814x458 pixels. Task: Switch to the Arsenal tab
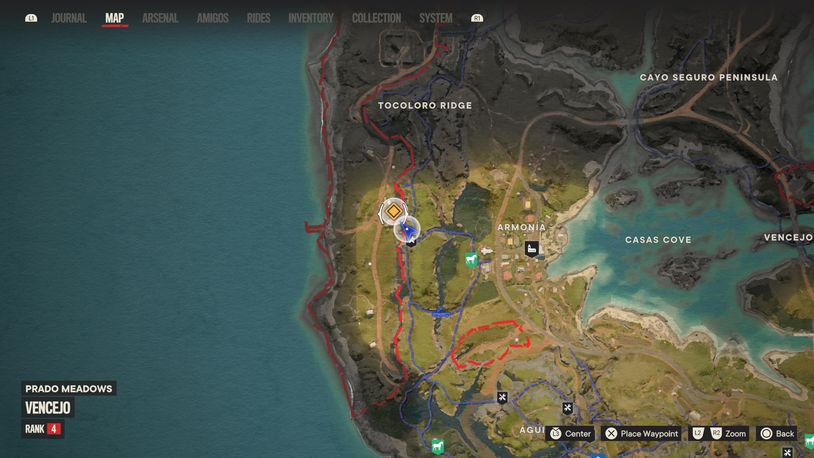pyautogui.click(x=160, y=18)
